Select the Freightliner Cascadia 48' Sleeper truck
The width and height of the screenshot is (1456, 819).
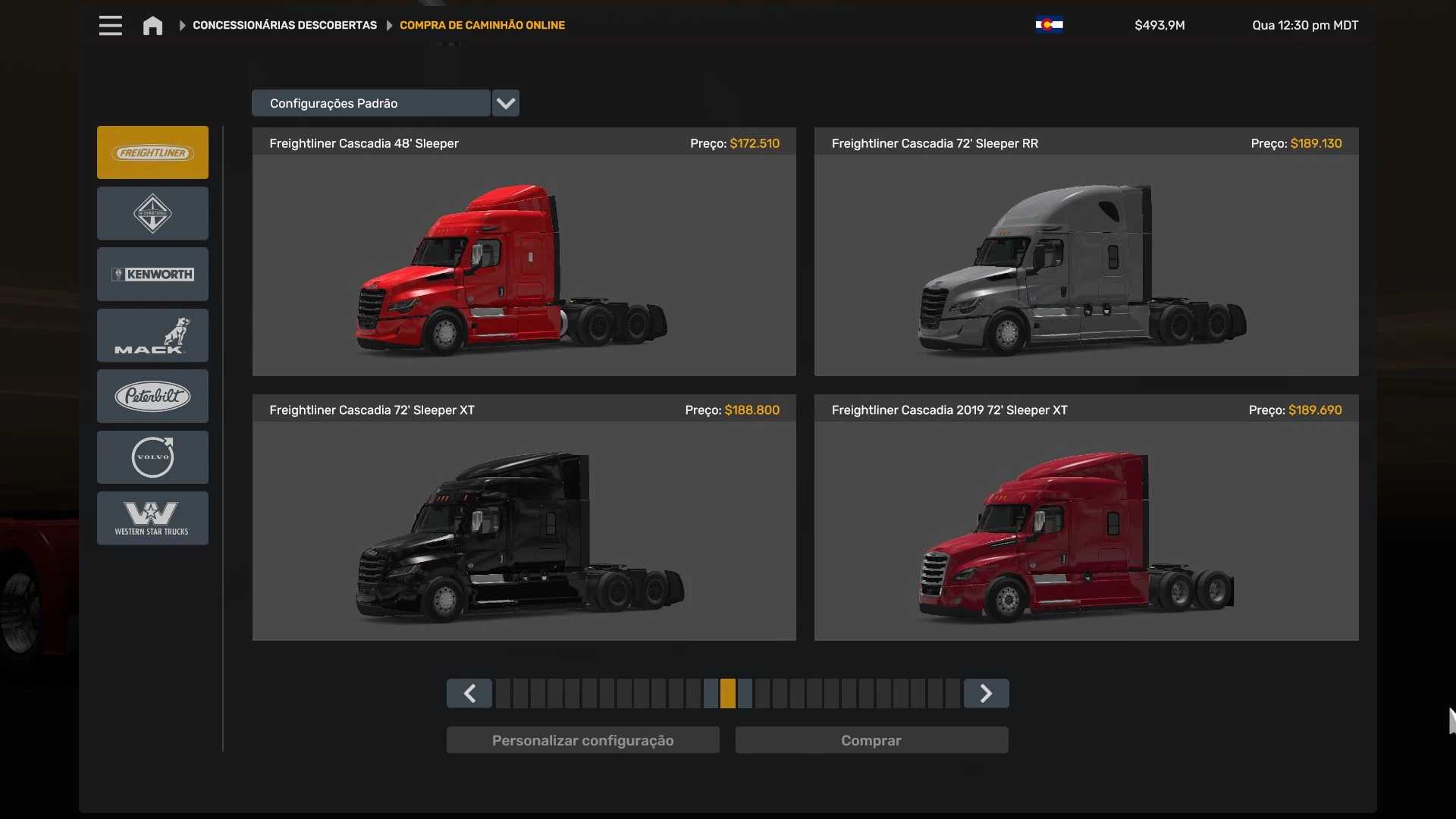524,265
